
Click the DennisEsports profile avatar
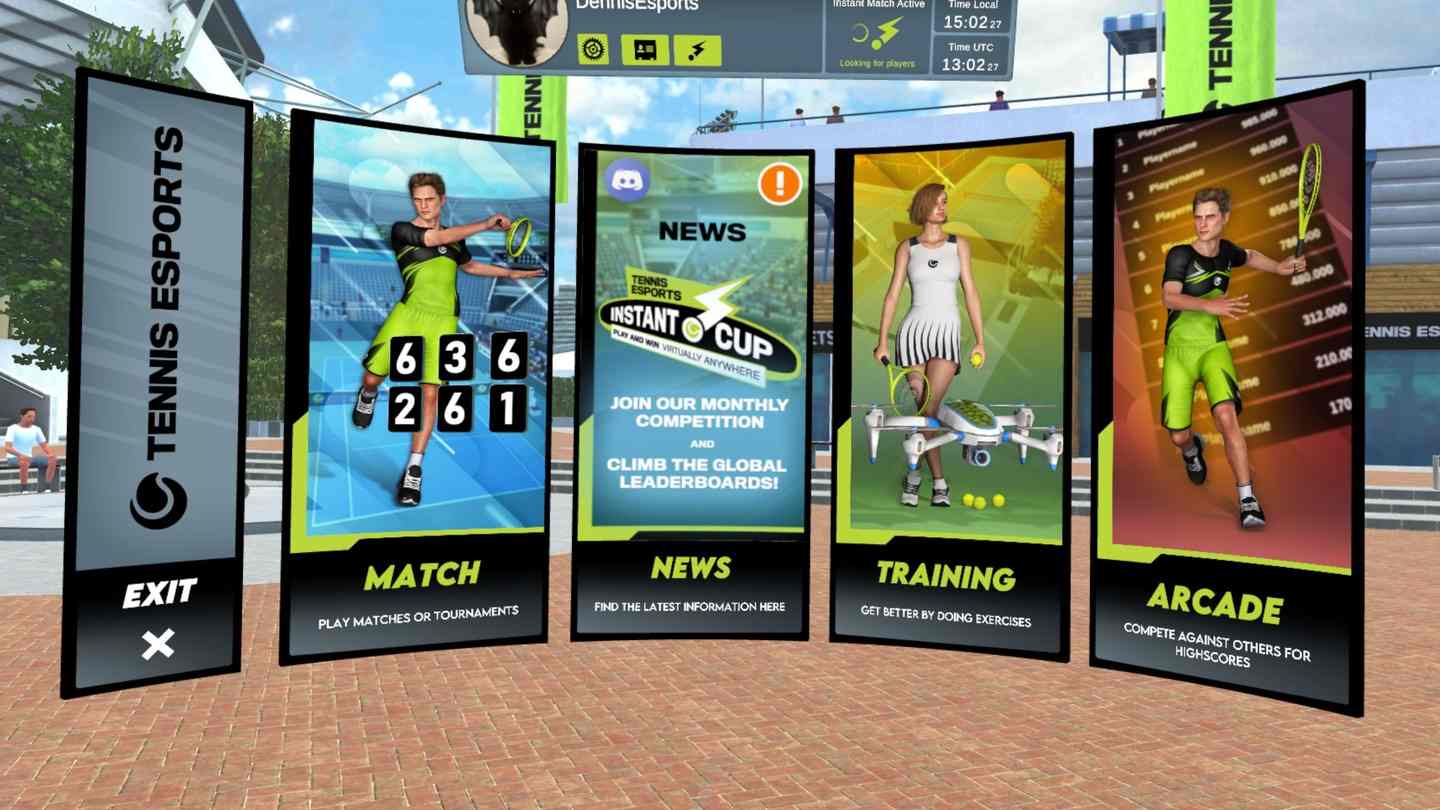click(x=517, y=30)
